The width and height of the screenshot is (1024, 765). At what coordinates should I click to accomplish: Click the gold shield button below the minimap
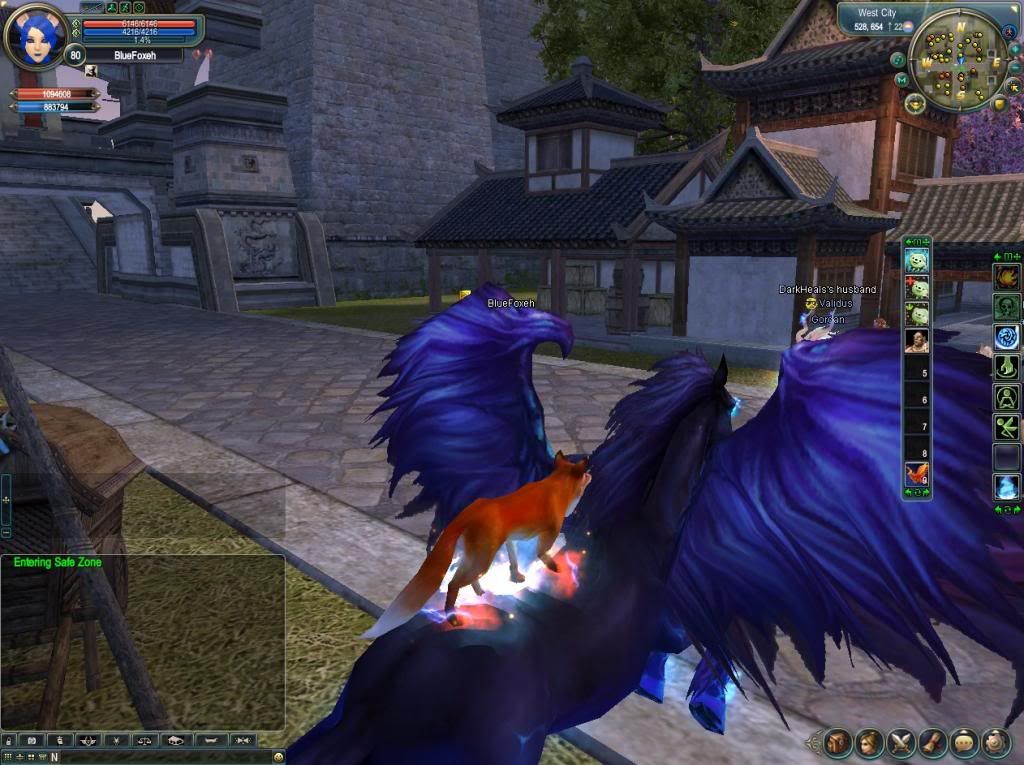[x=999, y=103]
